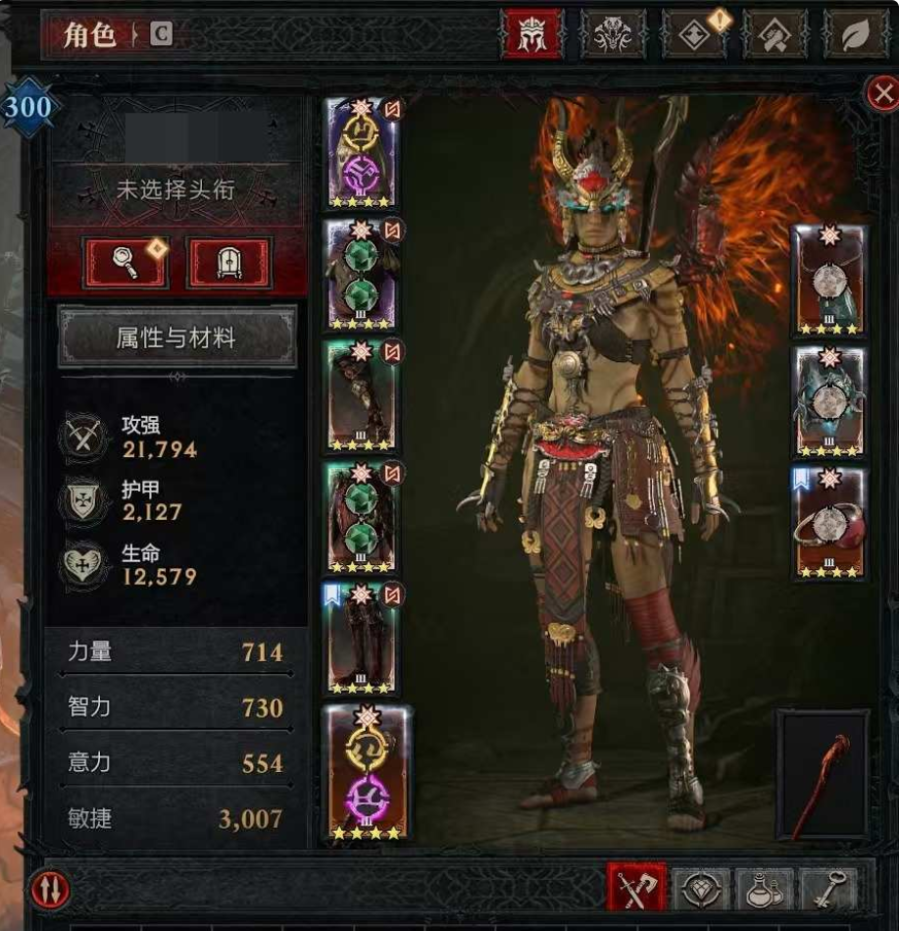
Task: Open the wardrobe cabinet button
Action: (x=229, y=263)
